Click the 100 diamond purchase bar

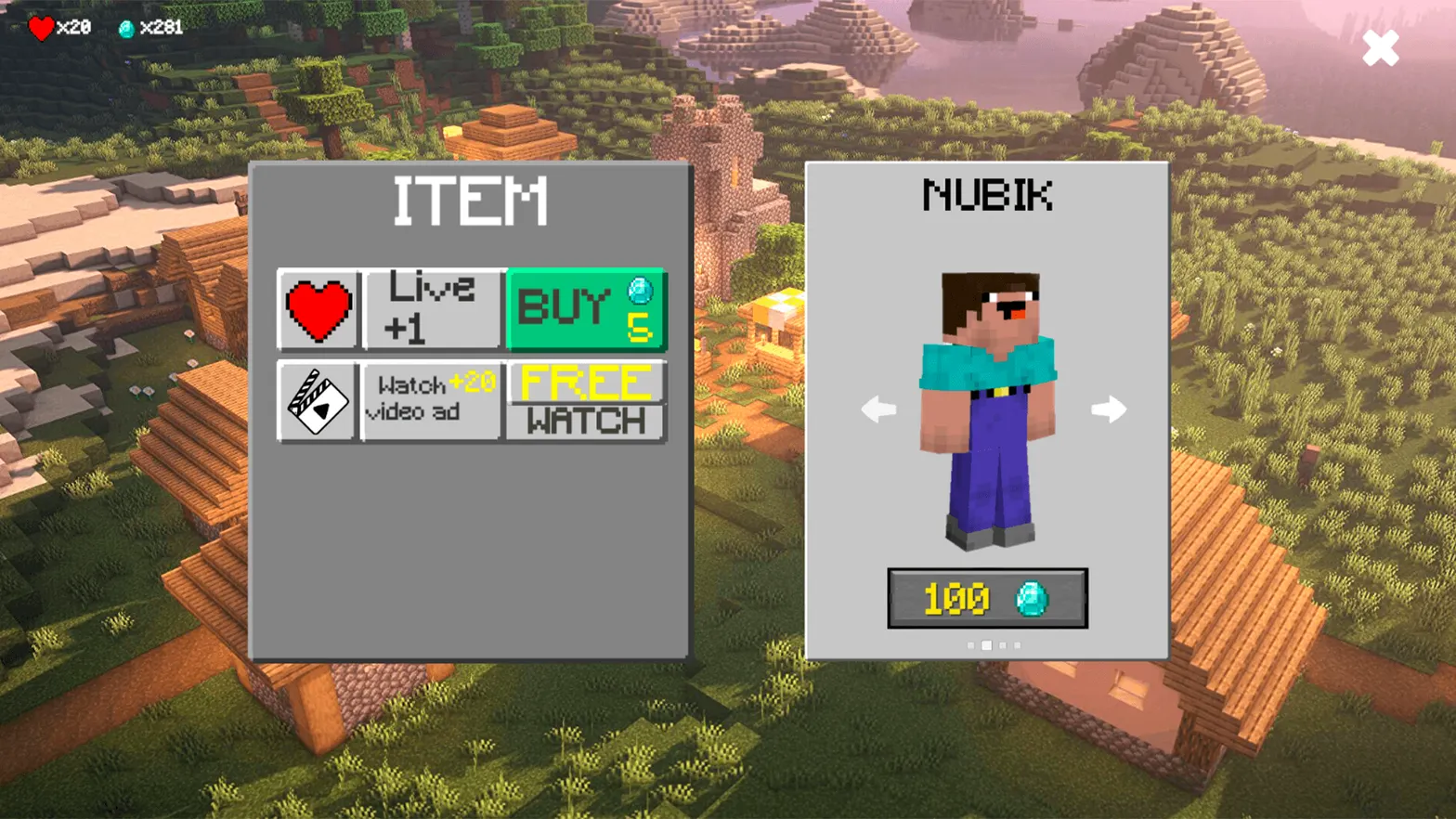point(988,599)
